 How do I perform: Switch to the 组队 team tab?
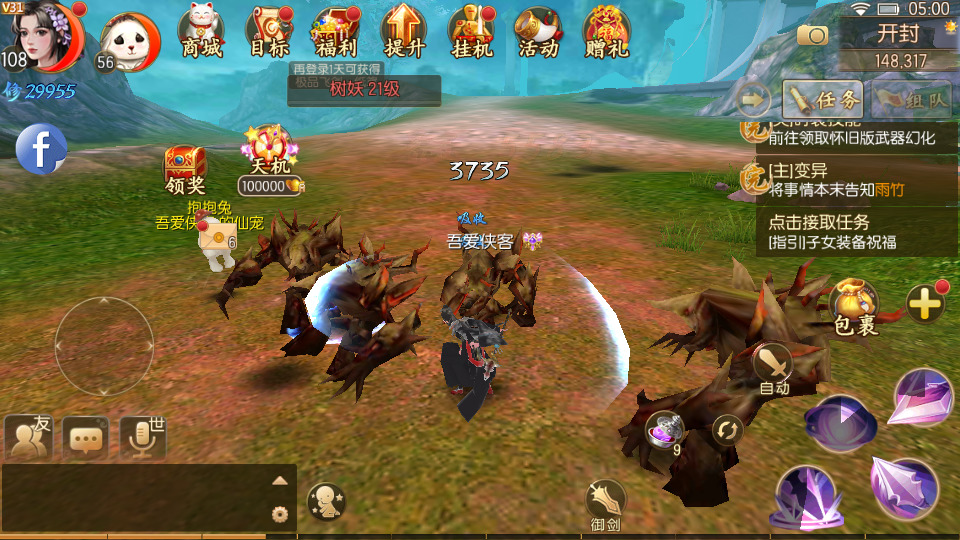pos(912,99)
